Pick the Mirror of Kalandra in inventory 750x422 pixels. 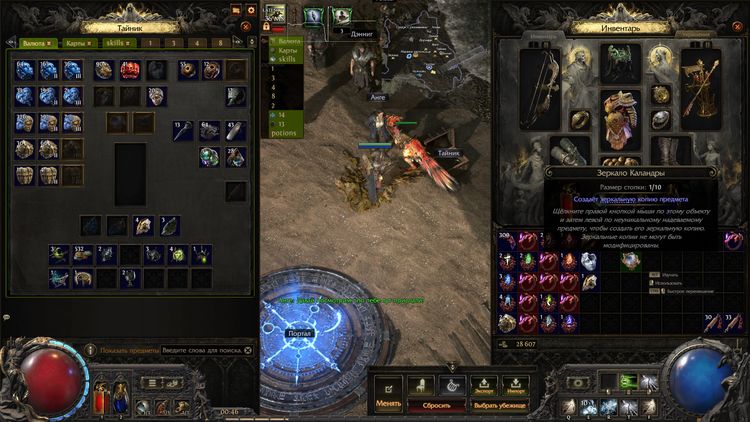point(632,261)
